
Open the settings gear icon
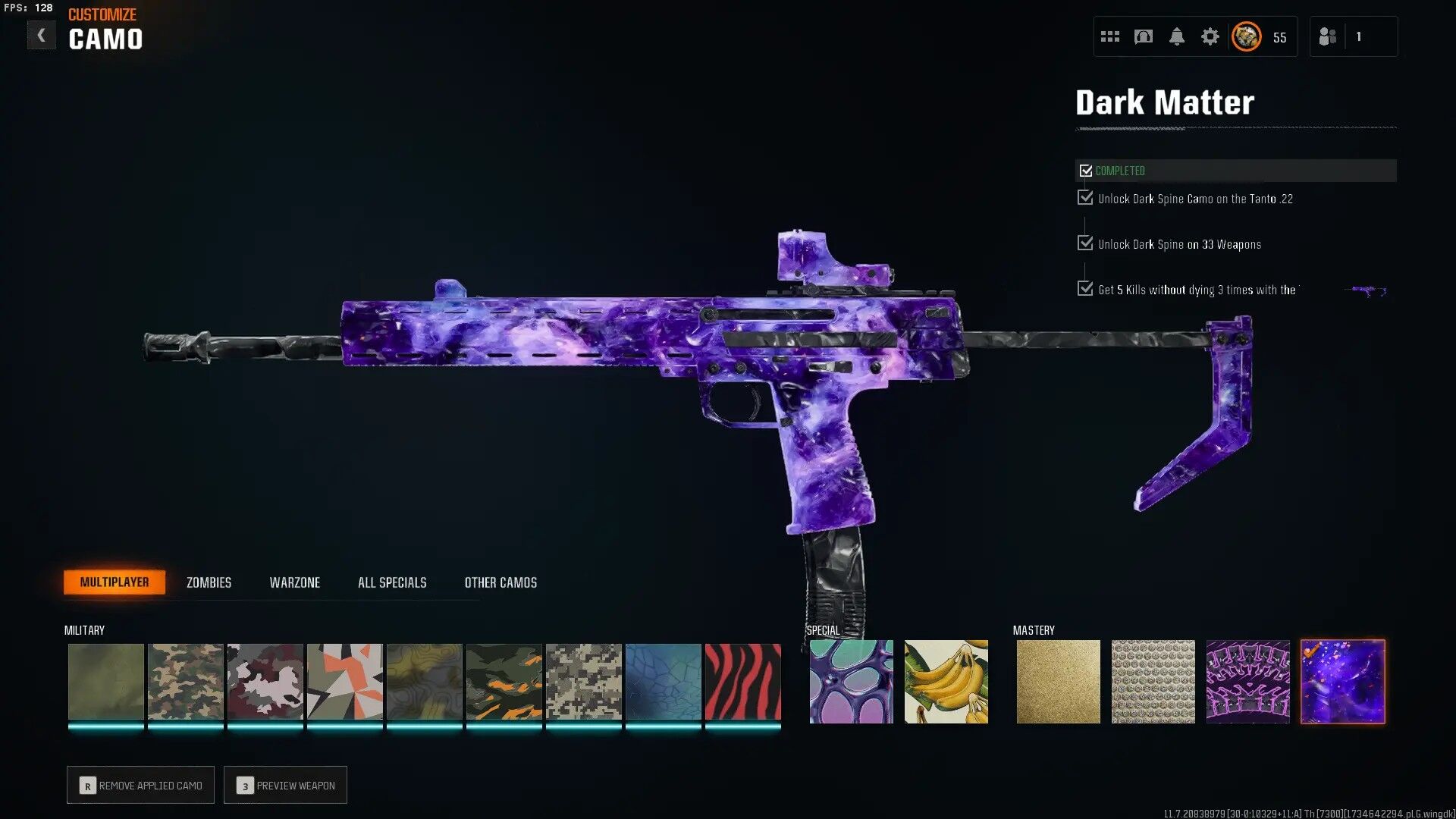click(x=1211, y=36)
